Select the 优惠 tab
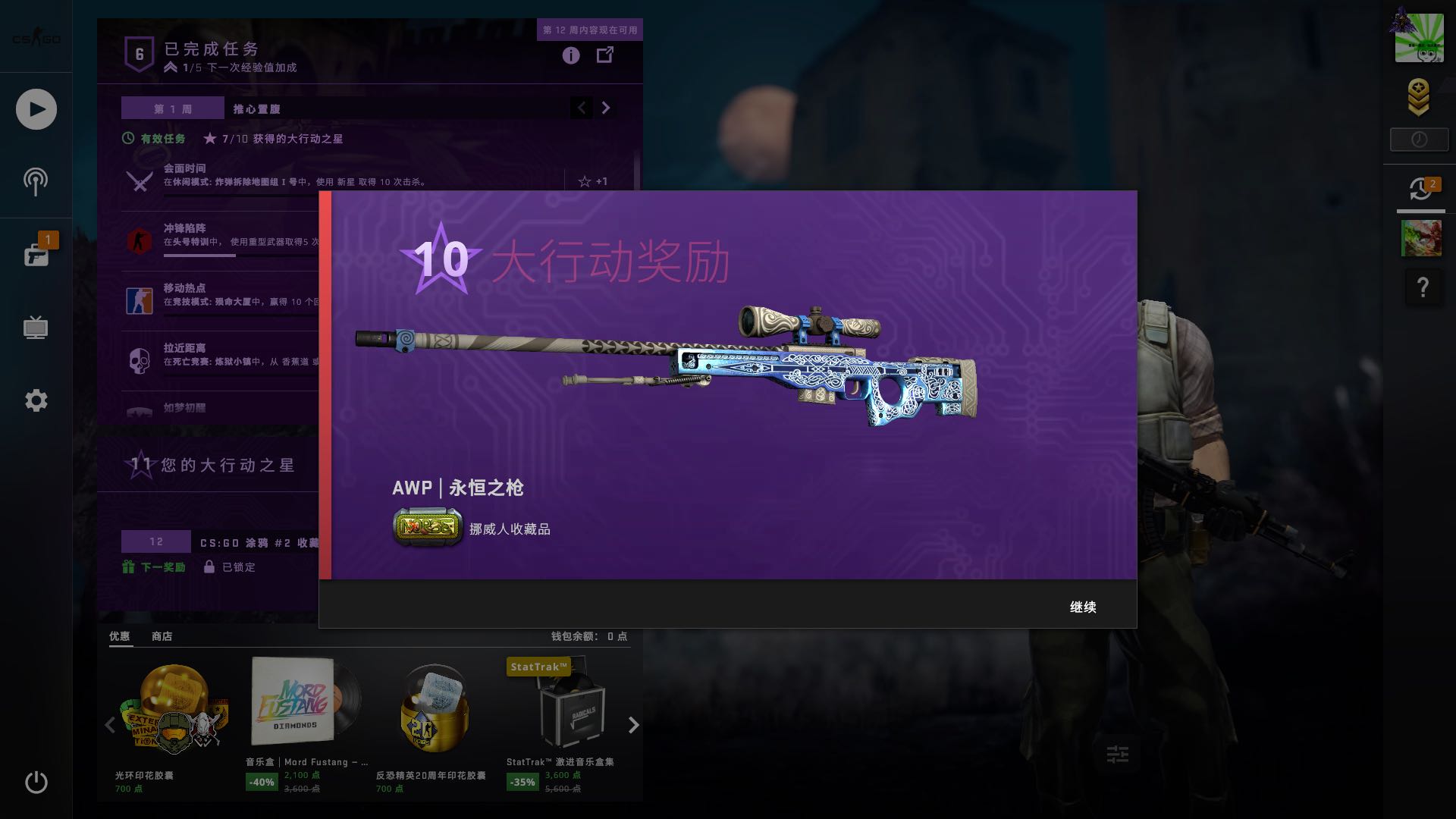Screen dimensions: 1456x819 [120, 636]
